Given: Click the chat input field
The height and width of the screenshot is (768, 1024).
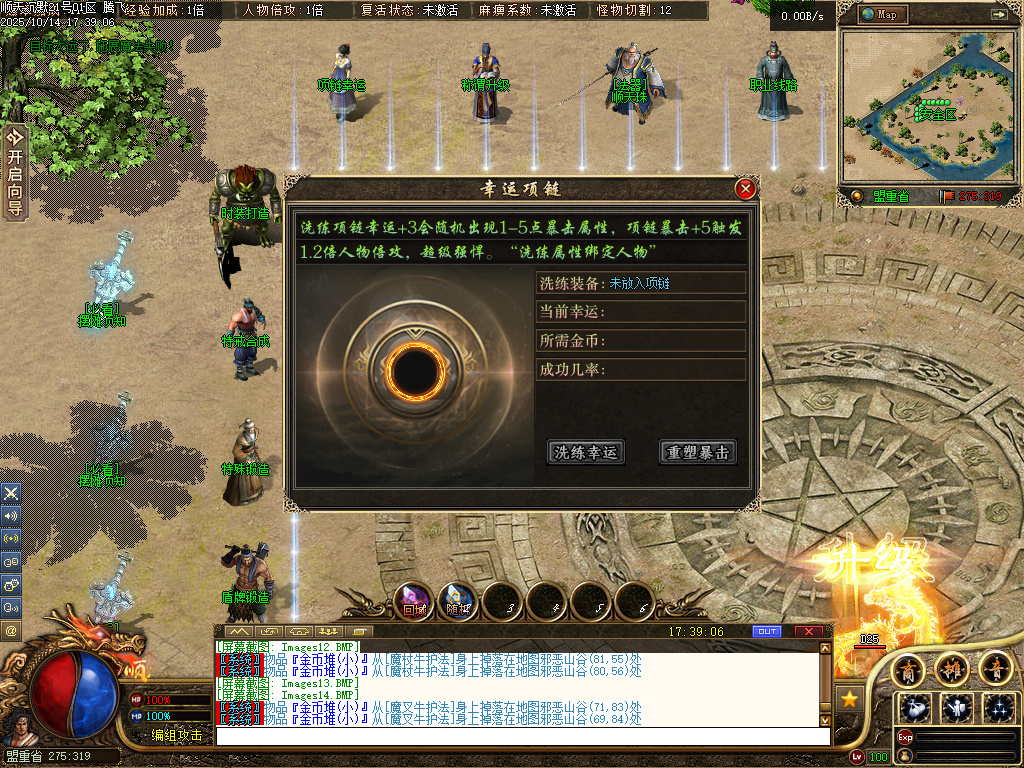Looking at the screenshot, I should (x=520, y=735).
